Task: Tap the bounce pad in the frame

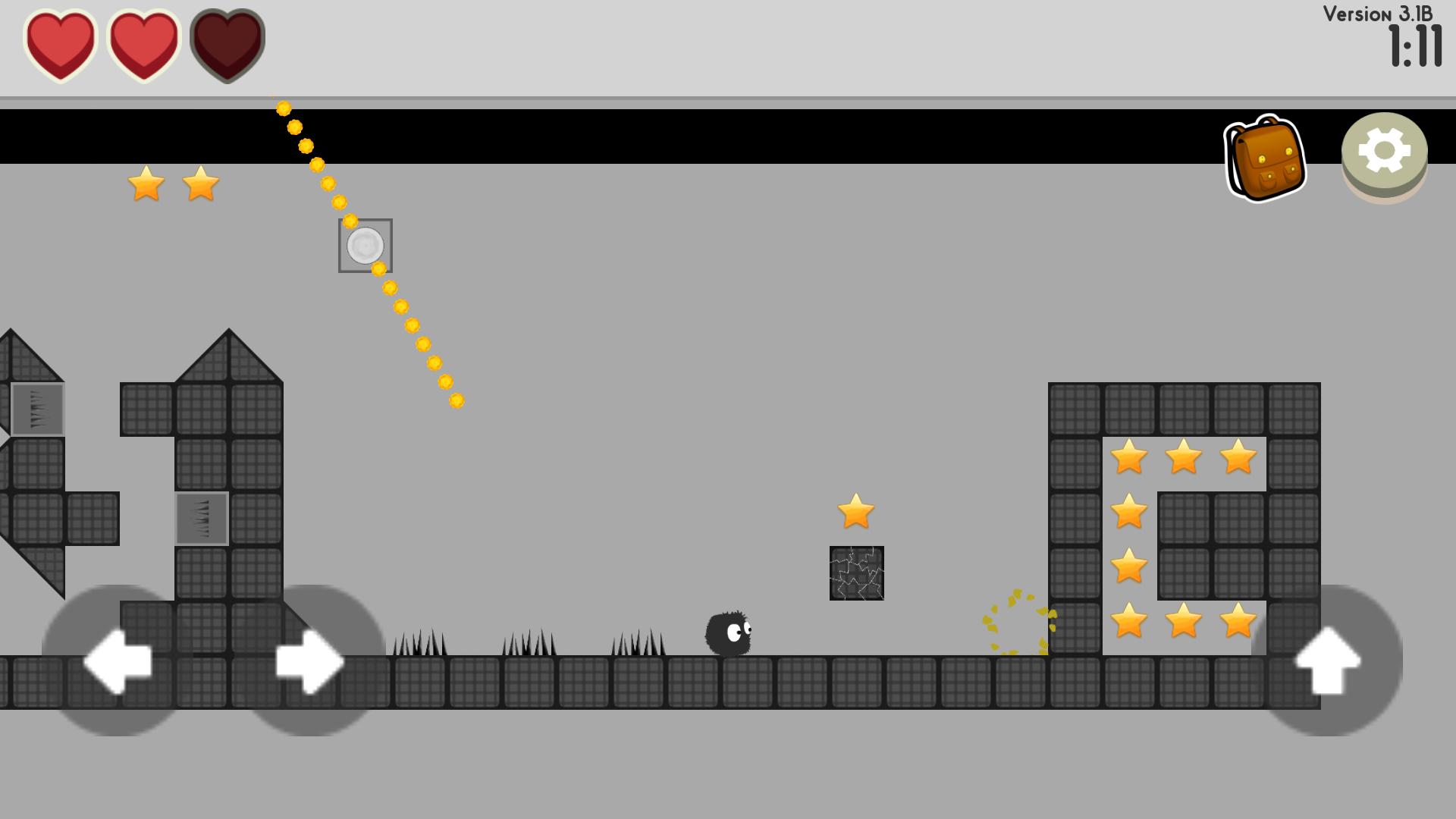Action: 365,246
